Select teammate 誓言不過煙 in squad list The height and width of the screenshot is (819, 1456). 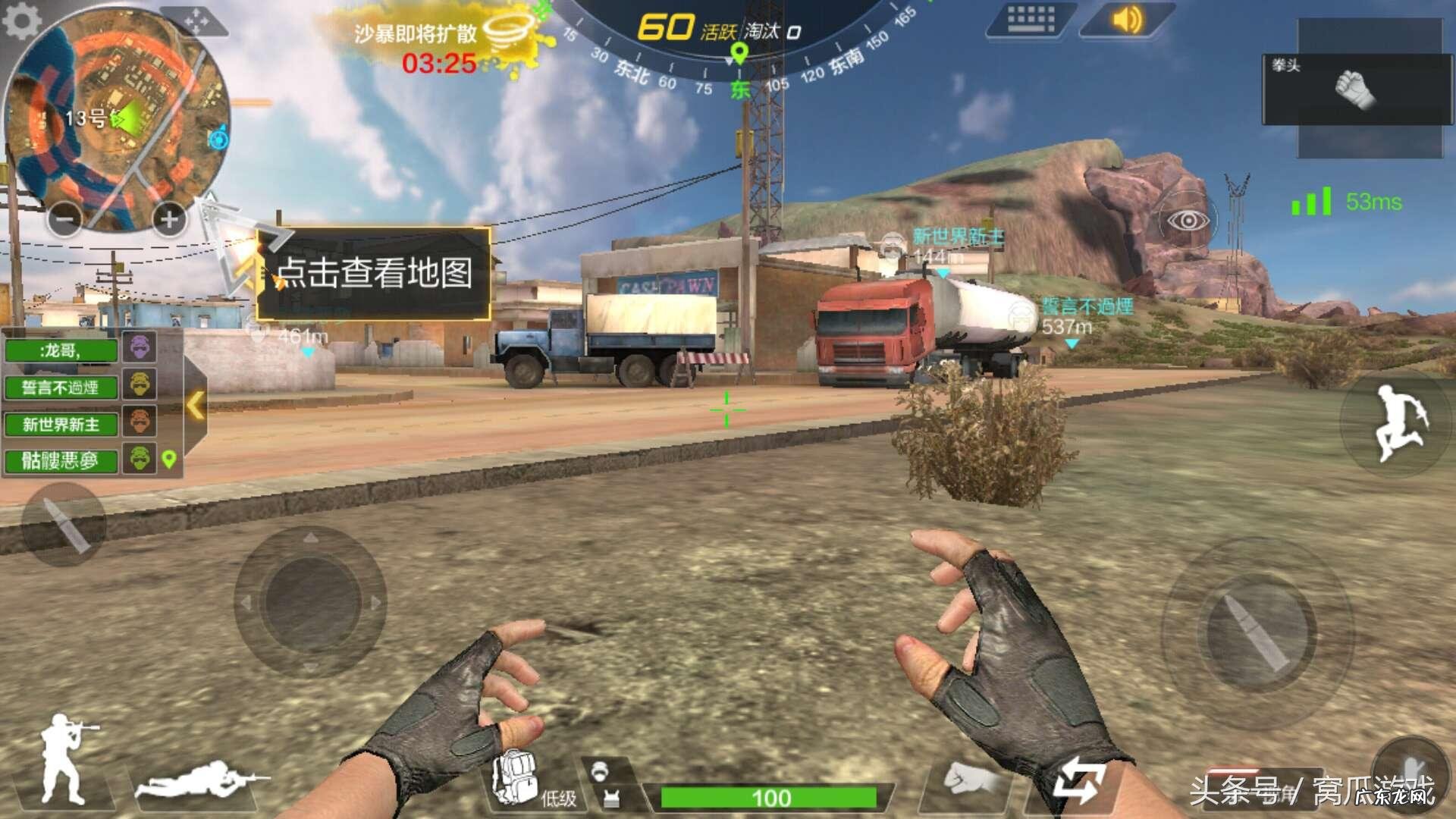[61, 387]
